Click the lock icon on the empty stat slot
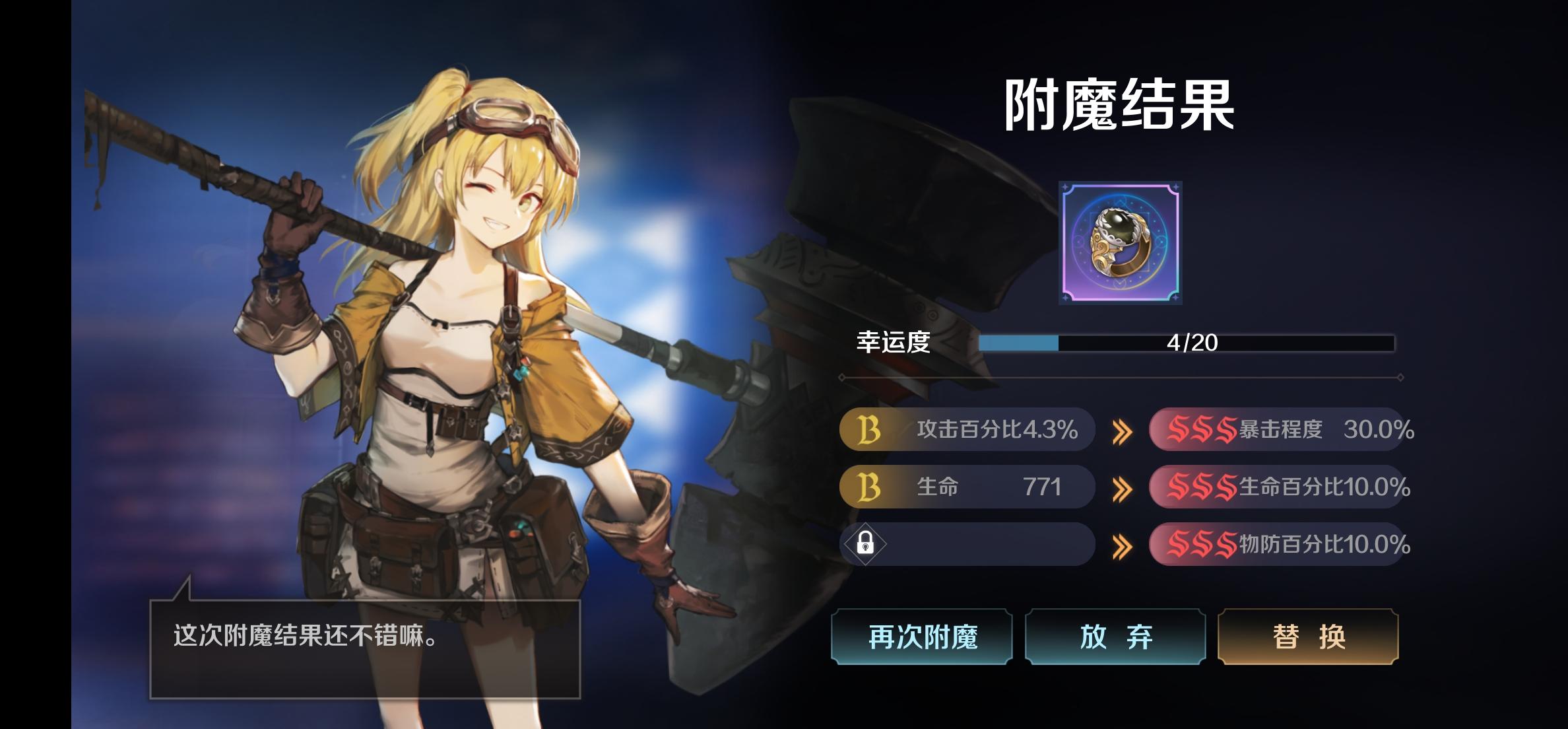This screenshot has width=1568, height=729. click(x=865, y=543)
